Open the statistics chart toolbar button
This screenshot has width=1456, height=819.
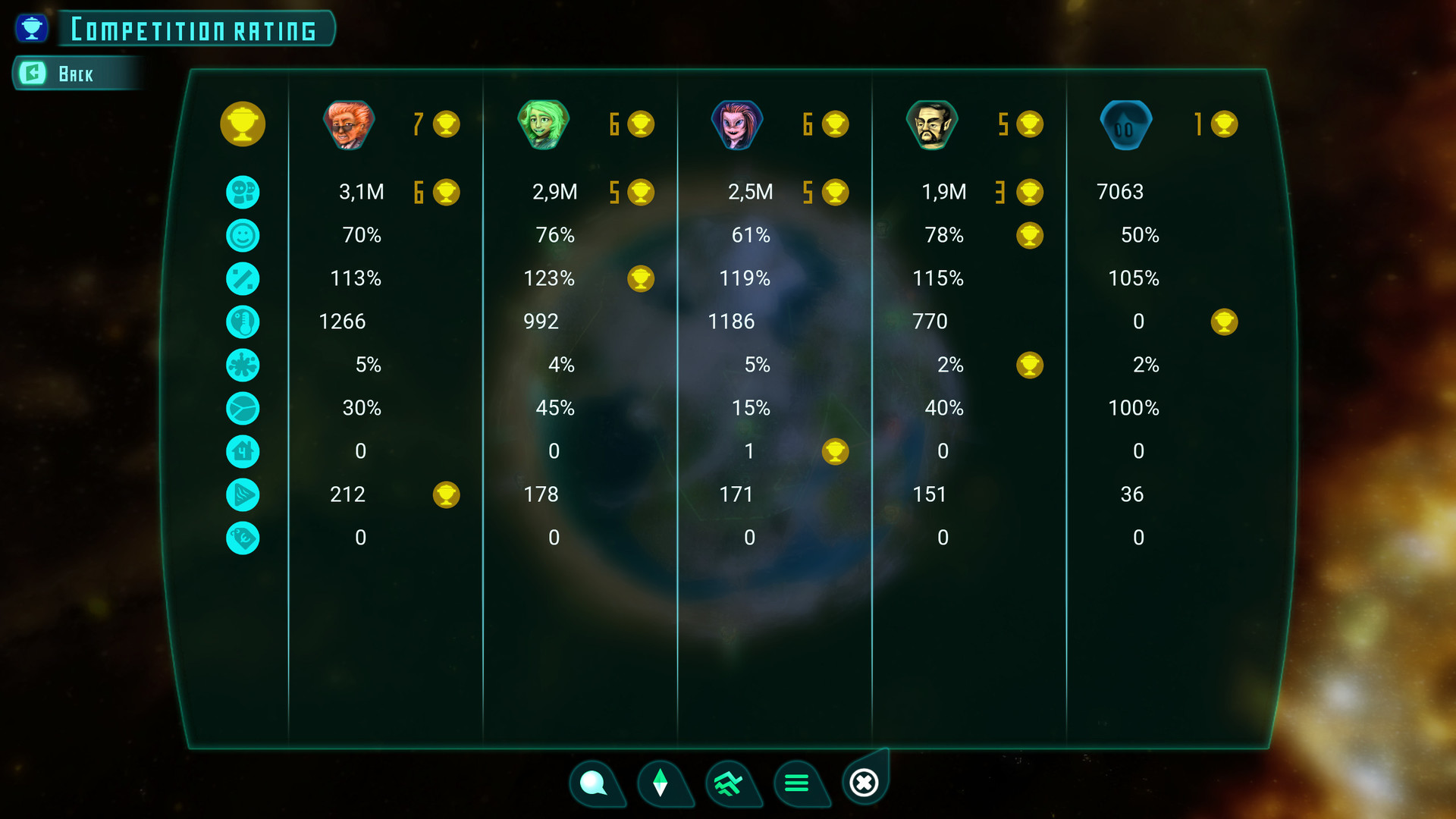pos(728,782)
